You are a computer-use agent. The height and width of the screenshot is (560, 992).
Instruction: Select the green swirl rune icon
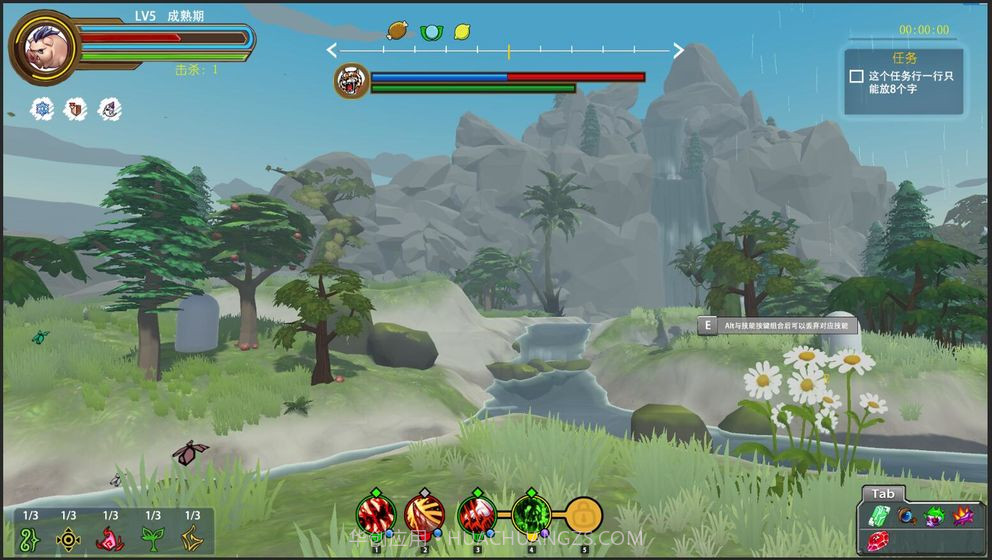[31, 539]
